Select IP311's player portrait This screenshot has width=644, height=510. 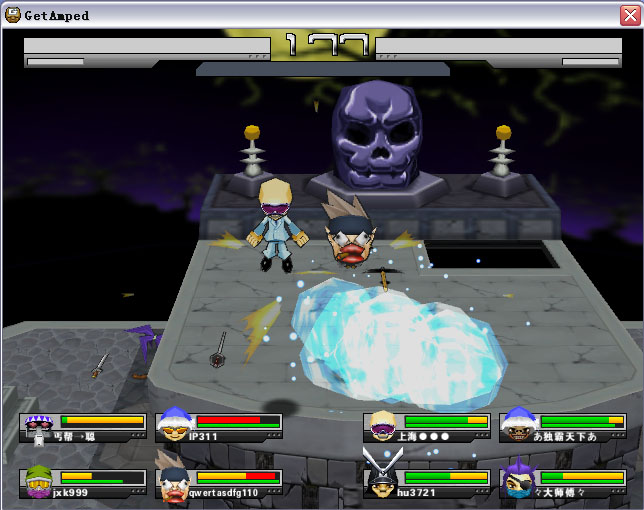pyautogui.click(x=175, y=424)
